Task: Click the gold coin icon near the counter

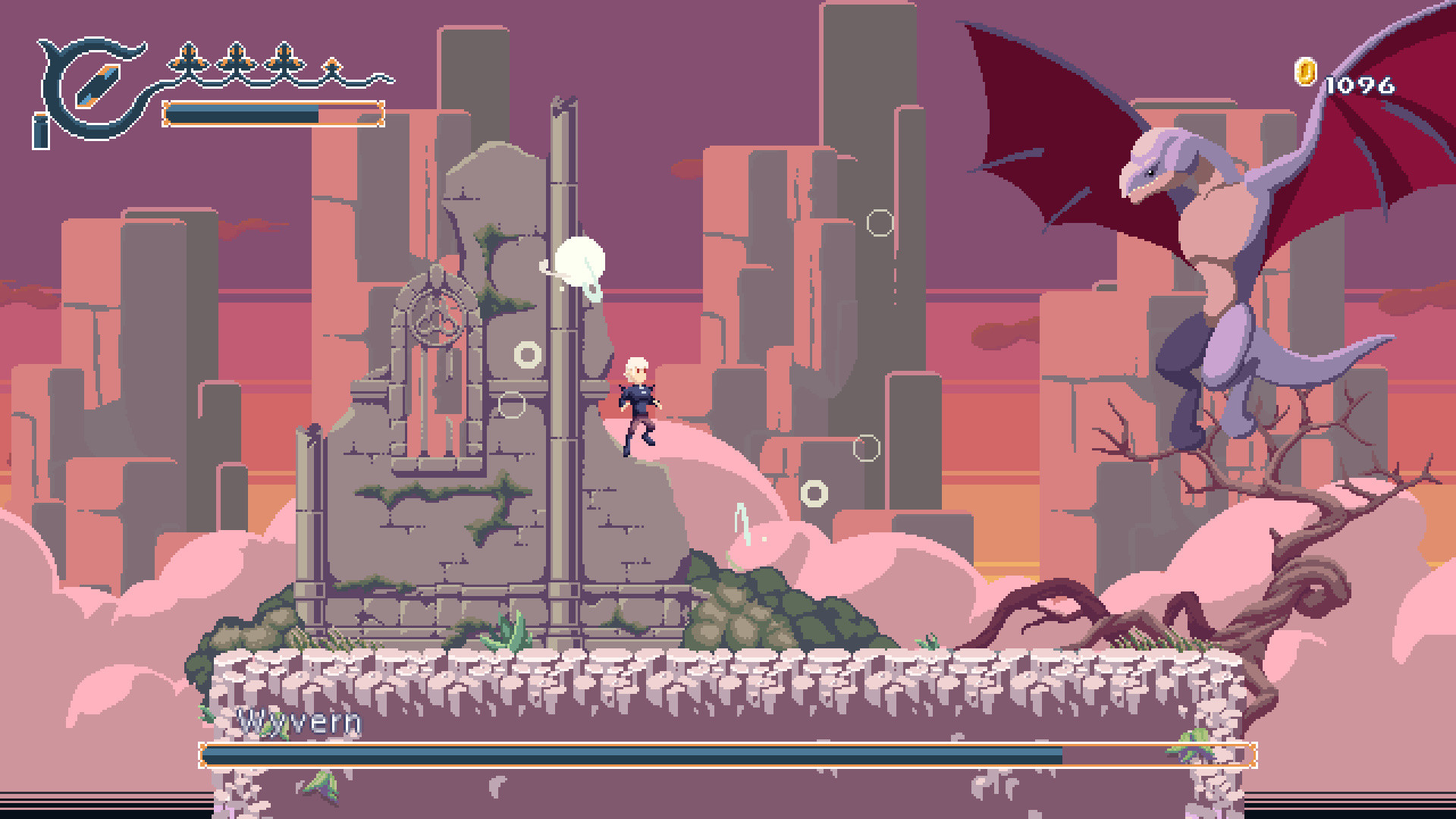Action: (1306, 72)
